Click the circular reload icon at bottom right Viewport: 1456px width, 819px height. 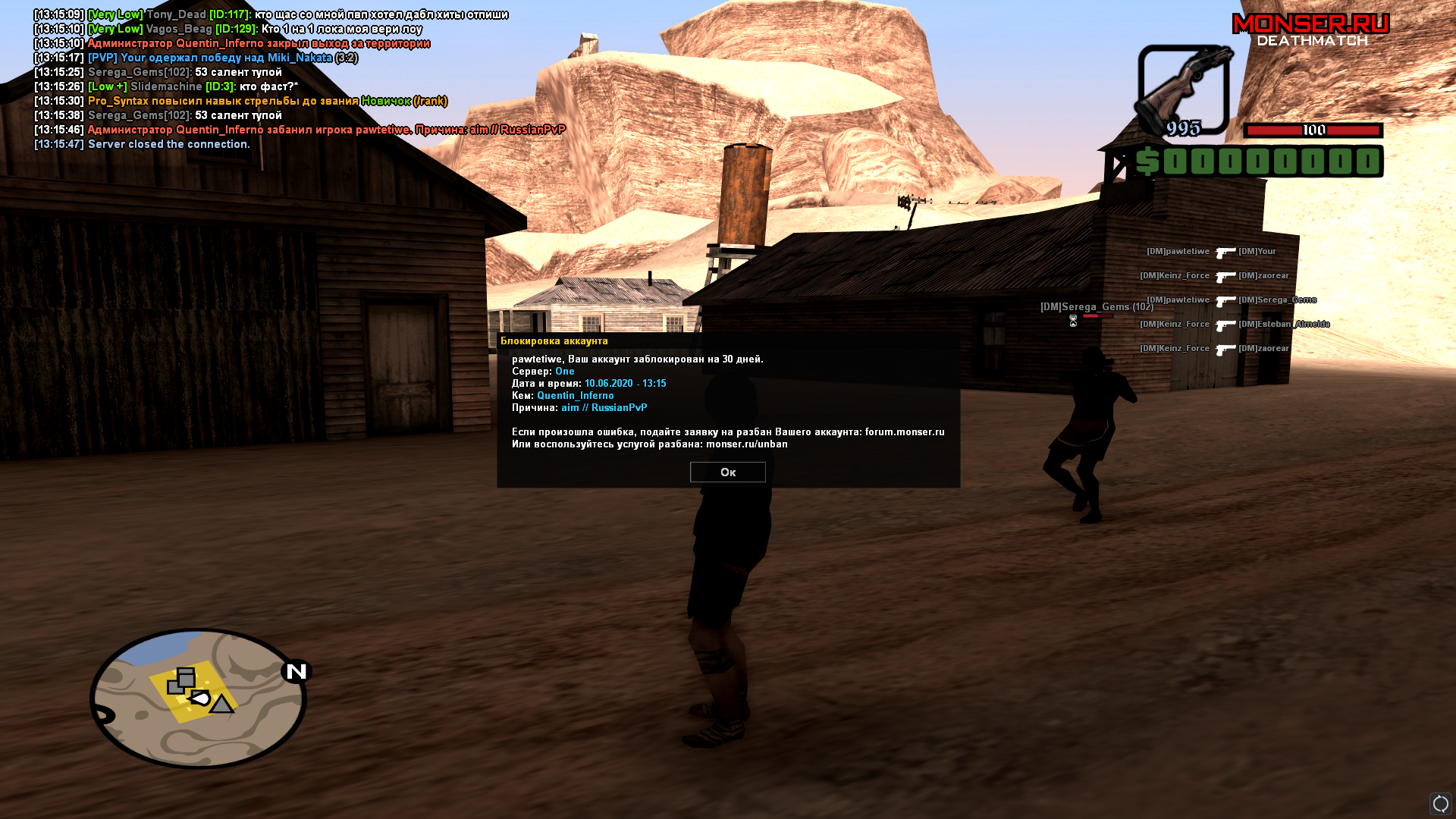(1439, 802)
